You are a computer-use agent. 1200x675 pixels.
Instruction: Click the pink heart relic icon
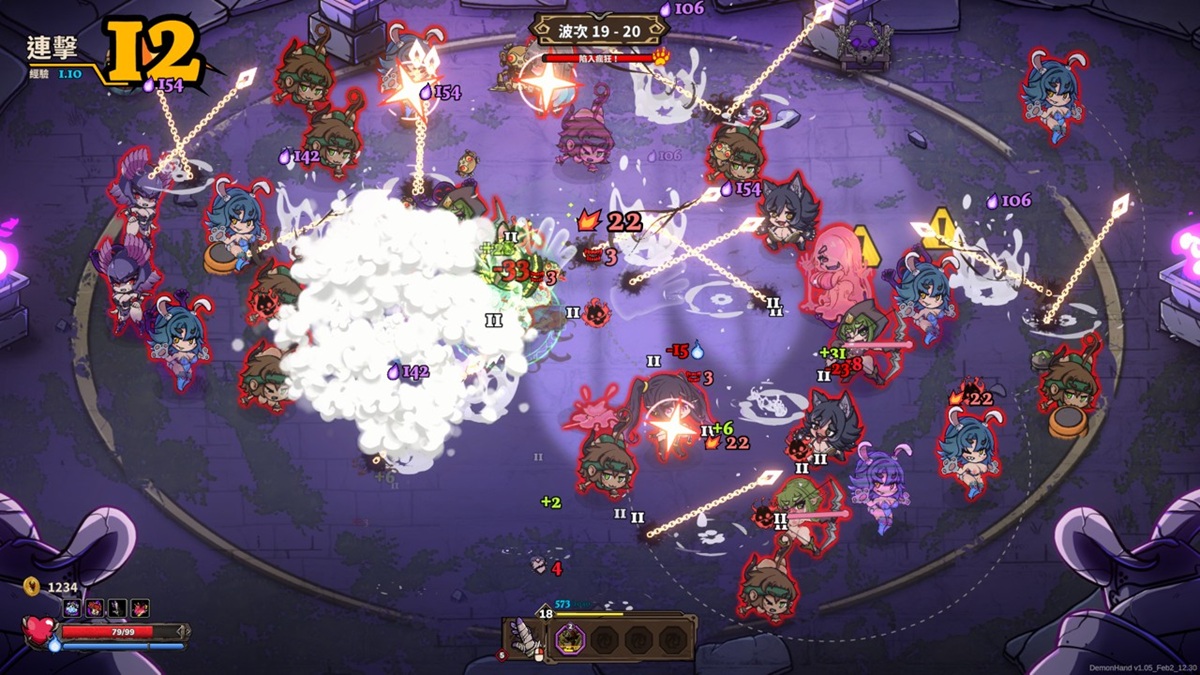pos(140,608)
